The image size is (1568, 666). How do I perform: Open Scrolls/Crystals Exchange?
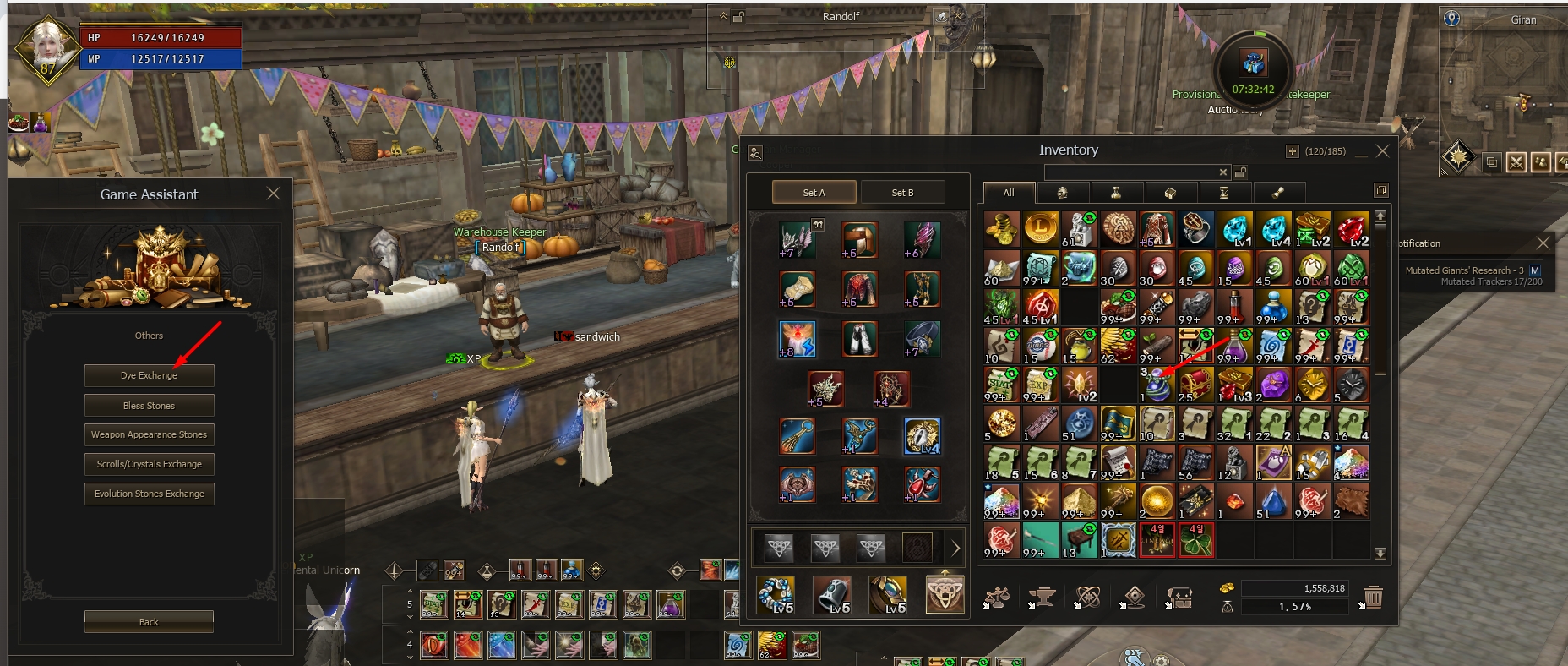coord(149,464)
